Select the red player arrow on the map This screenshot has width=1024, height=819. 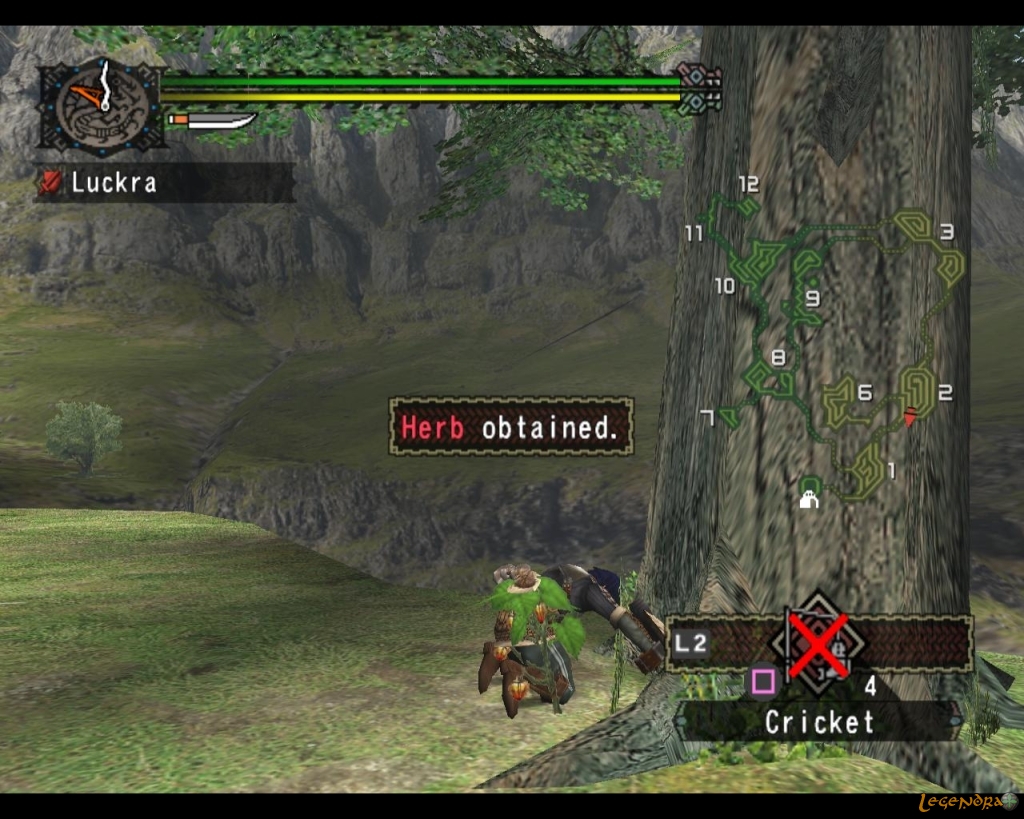tap(910, 416)
